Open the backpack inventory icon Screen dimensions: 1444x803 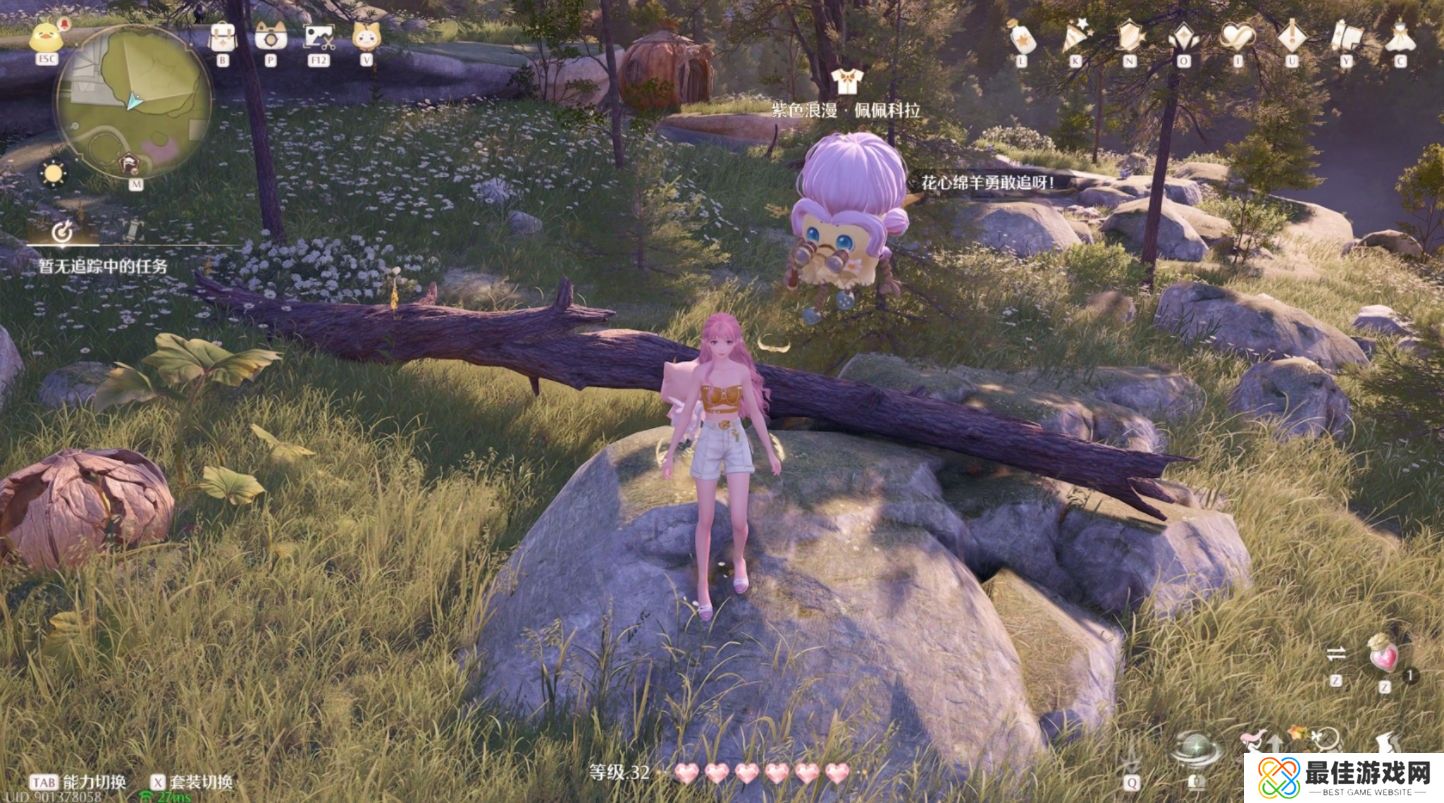(222, 37)
